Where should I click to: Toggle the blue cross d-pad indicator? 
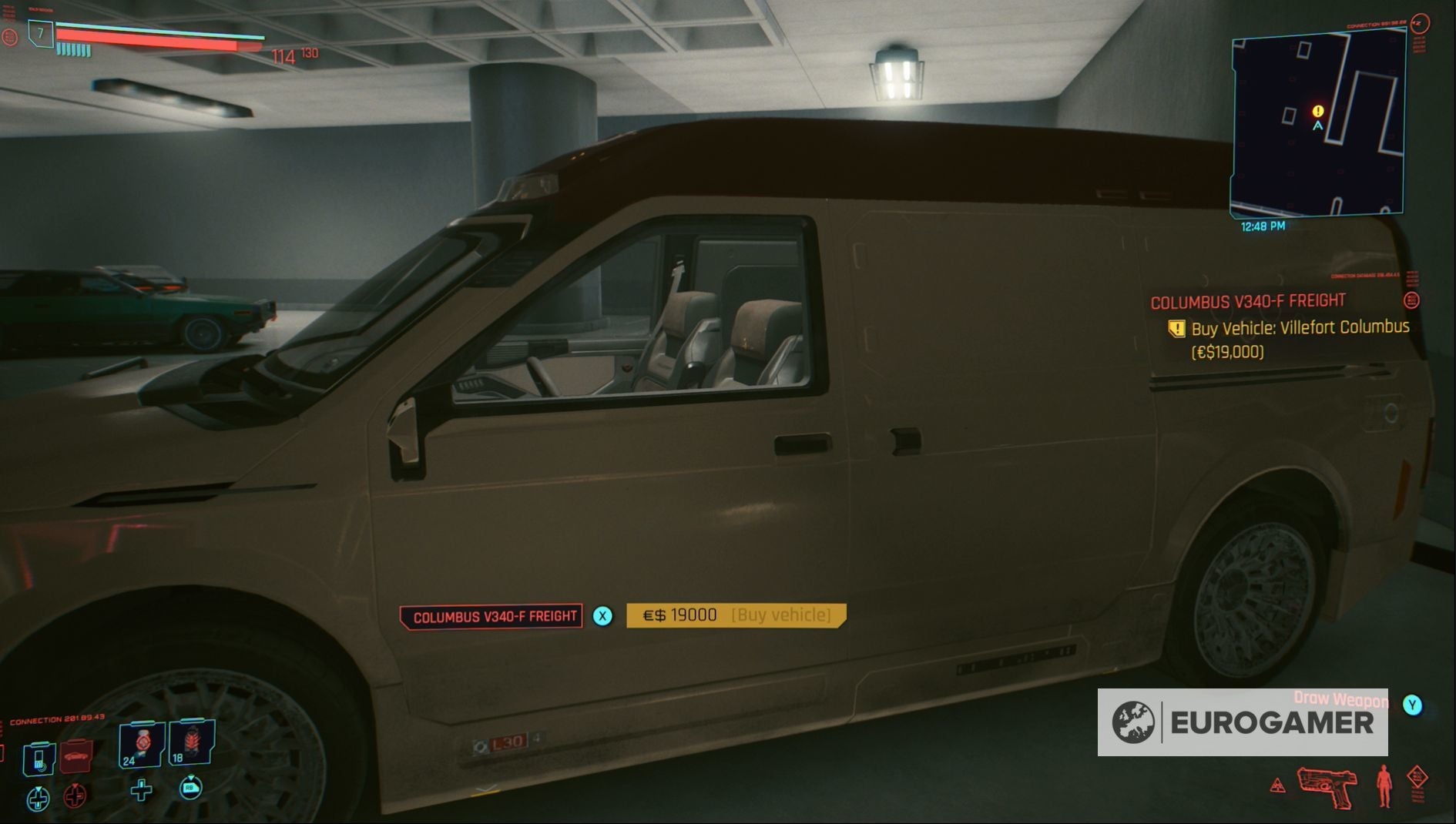coord(37,799)
